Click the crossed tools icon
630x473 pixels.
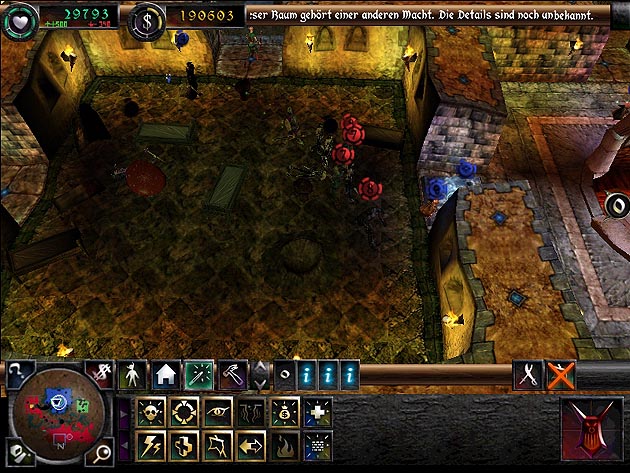click(527, 375)
